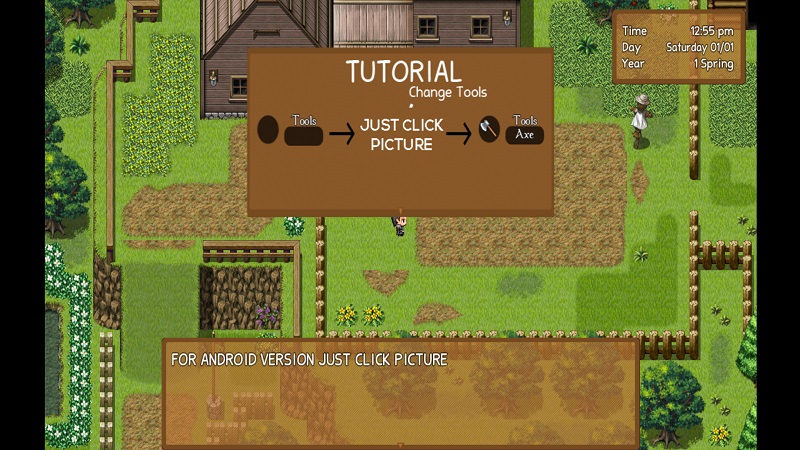Viewport: 800px width, 450px height.
Task: Select the empty round tool slot picture
Action: click(x=268, y=130)
